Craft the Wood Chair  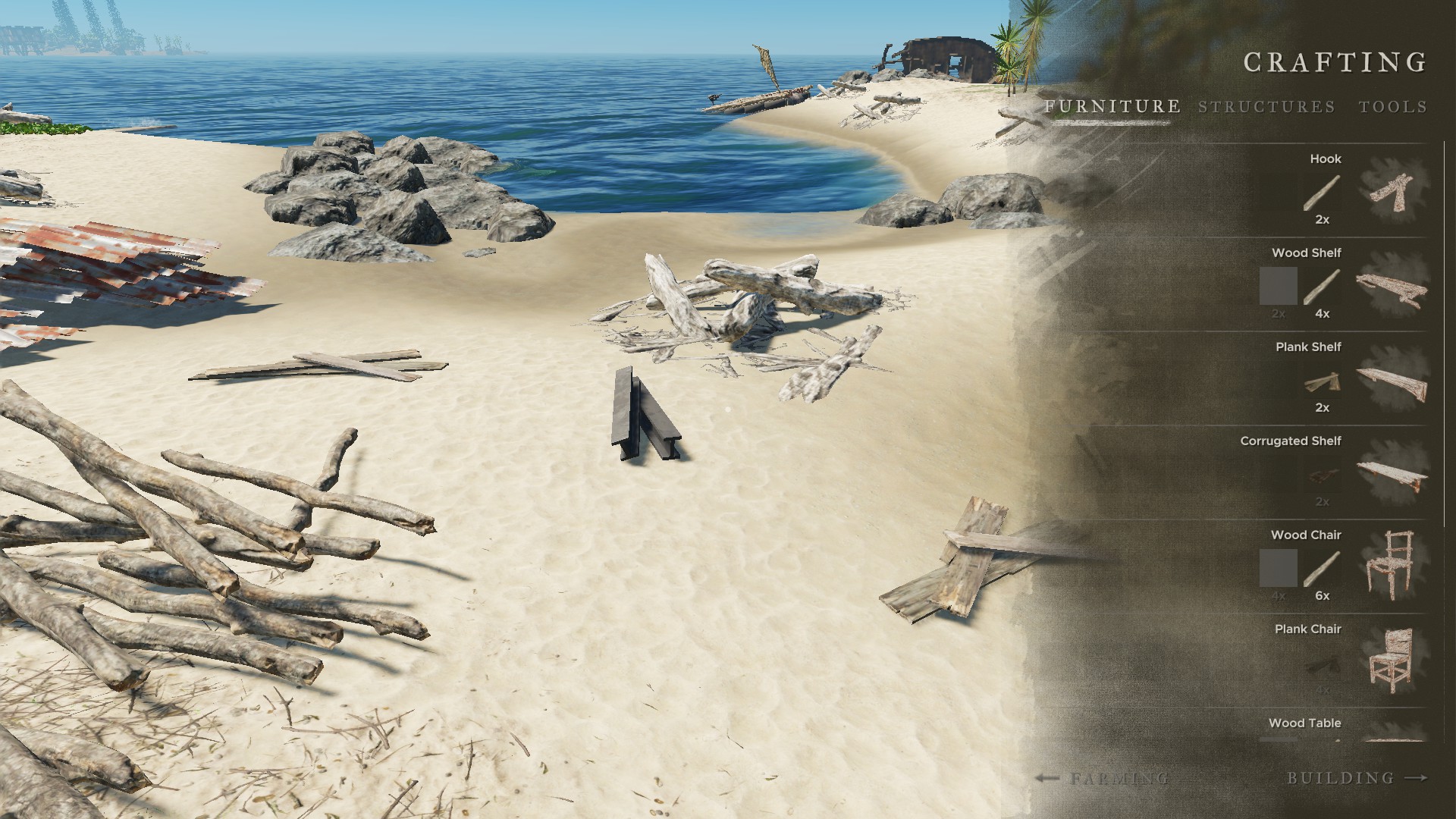(x=1392, y=566)
